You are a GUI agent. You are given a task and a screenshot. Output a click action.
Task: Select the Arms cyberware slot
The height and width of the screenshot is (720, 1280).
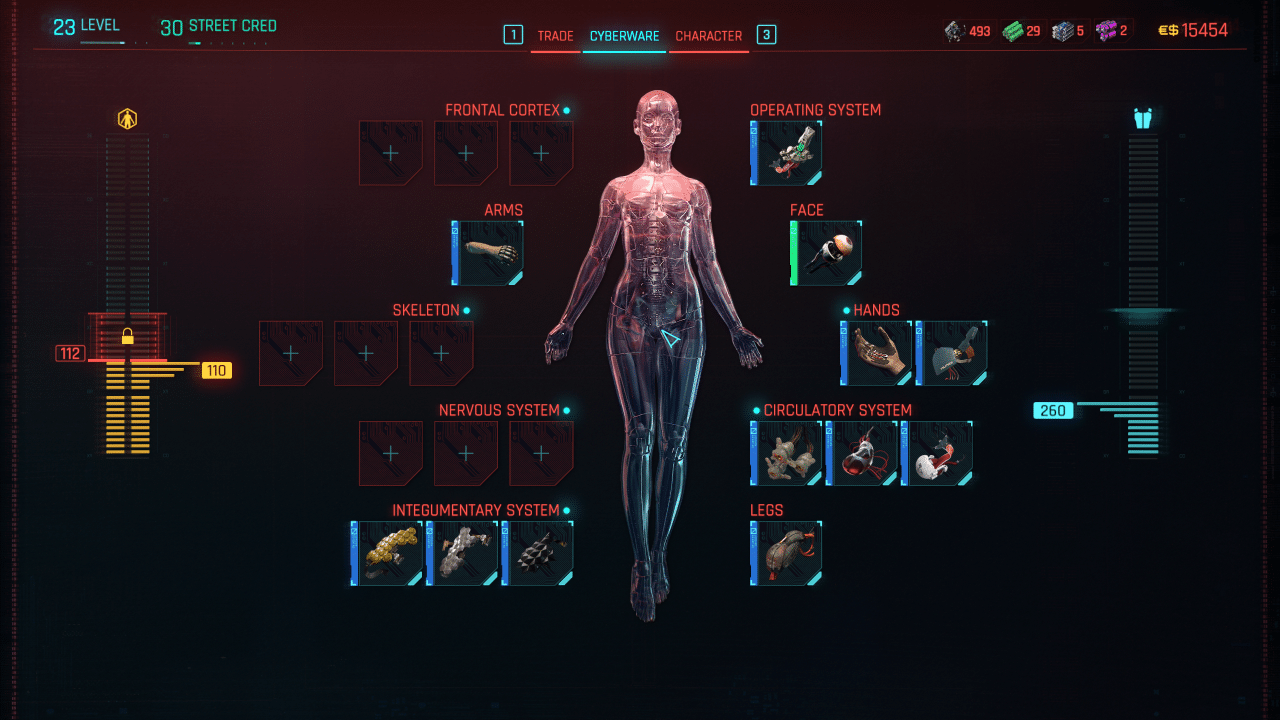(x=488, y=253)
